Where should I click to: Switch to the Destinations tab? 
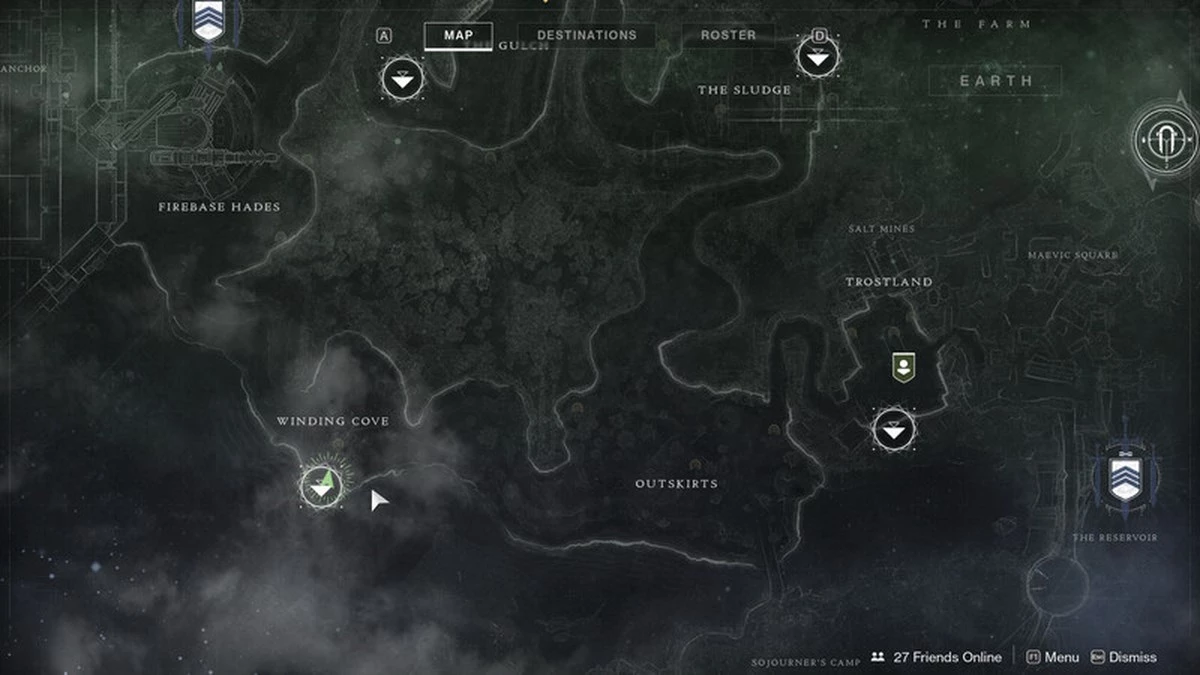tap(586, 35)
